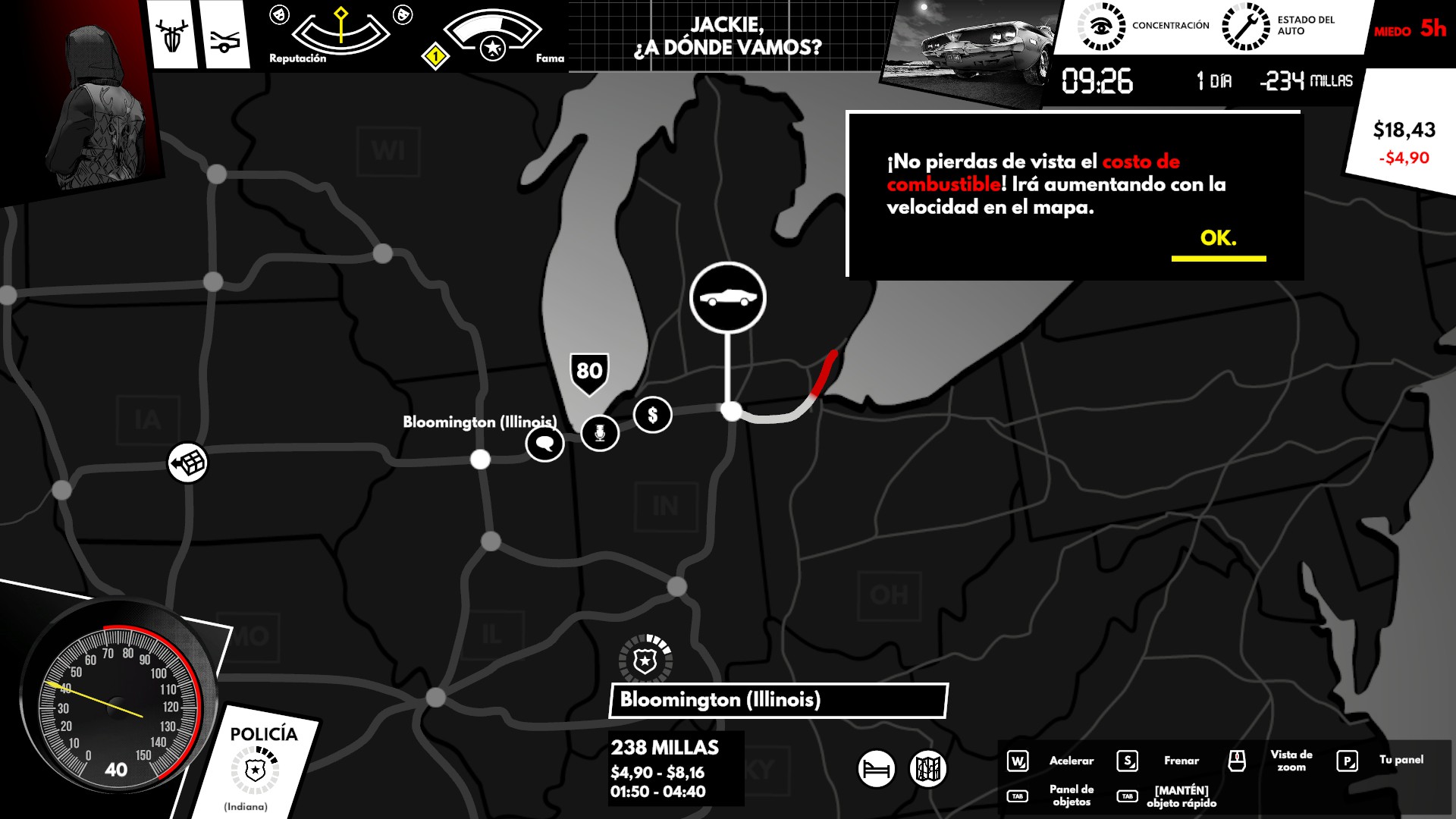Select the Bloomington city node on map

[x=480, y=459]
